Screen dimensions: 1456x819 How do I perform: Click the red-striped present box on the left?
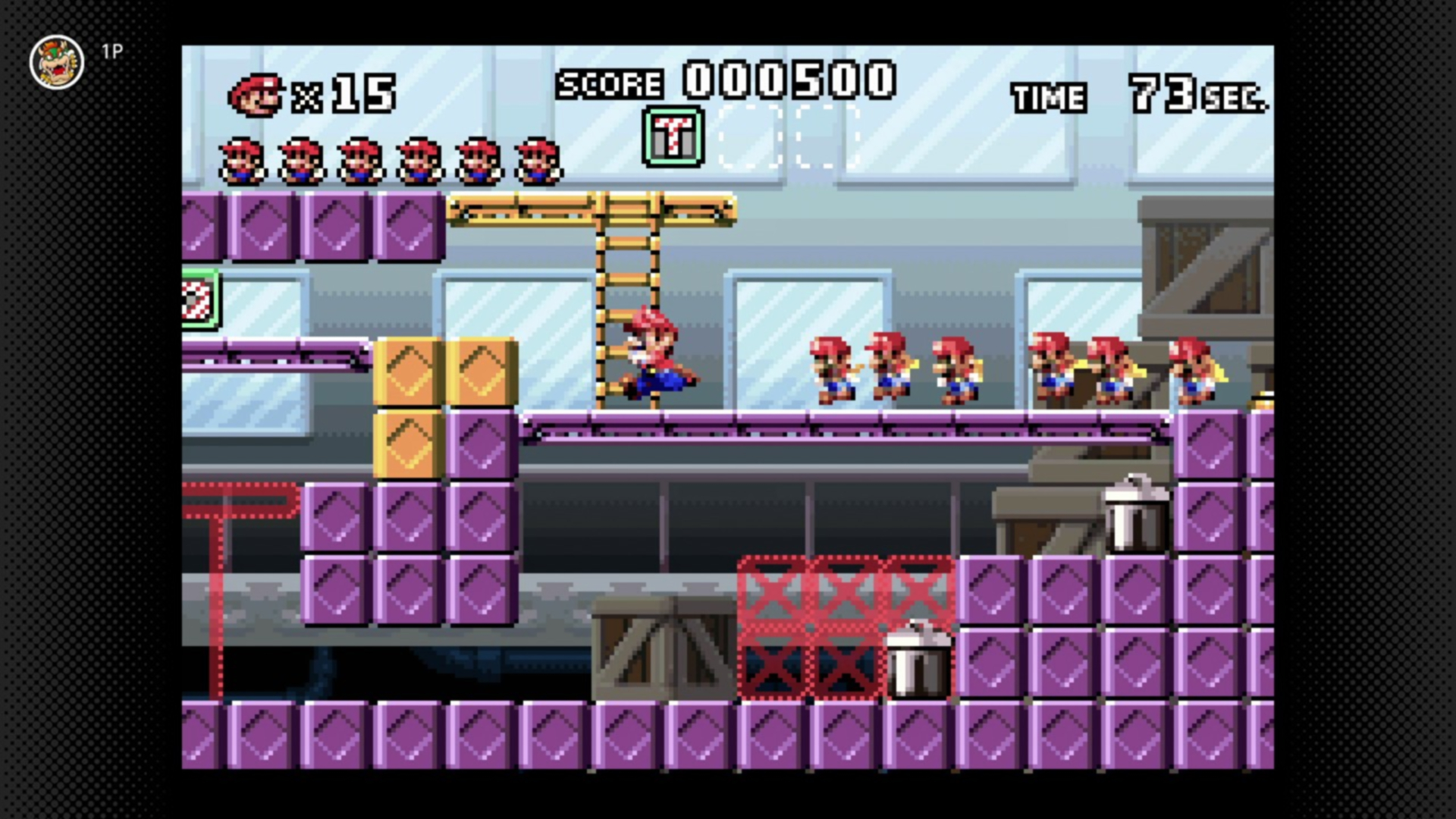point(200,297)
